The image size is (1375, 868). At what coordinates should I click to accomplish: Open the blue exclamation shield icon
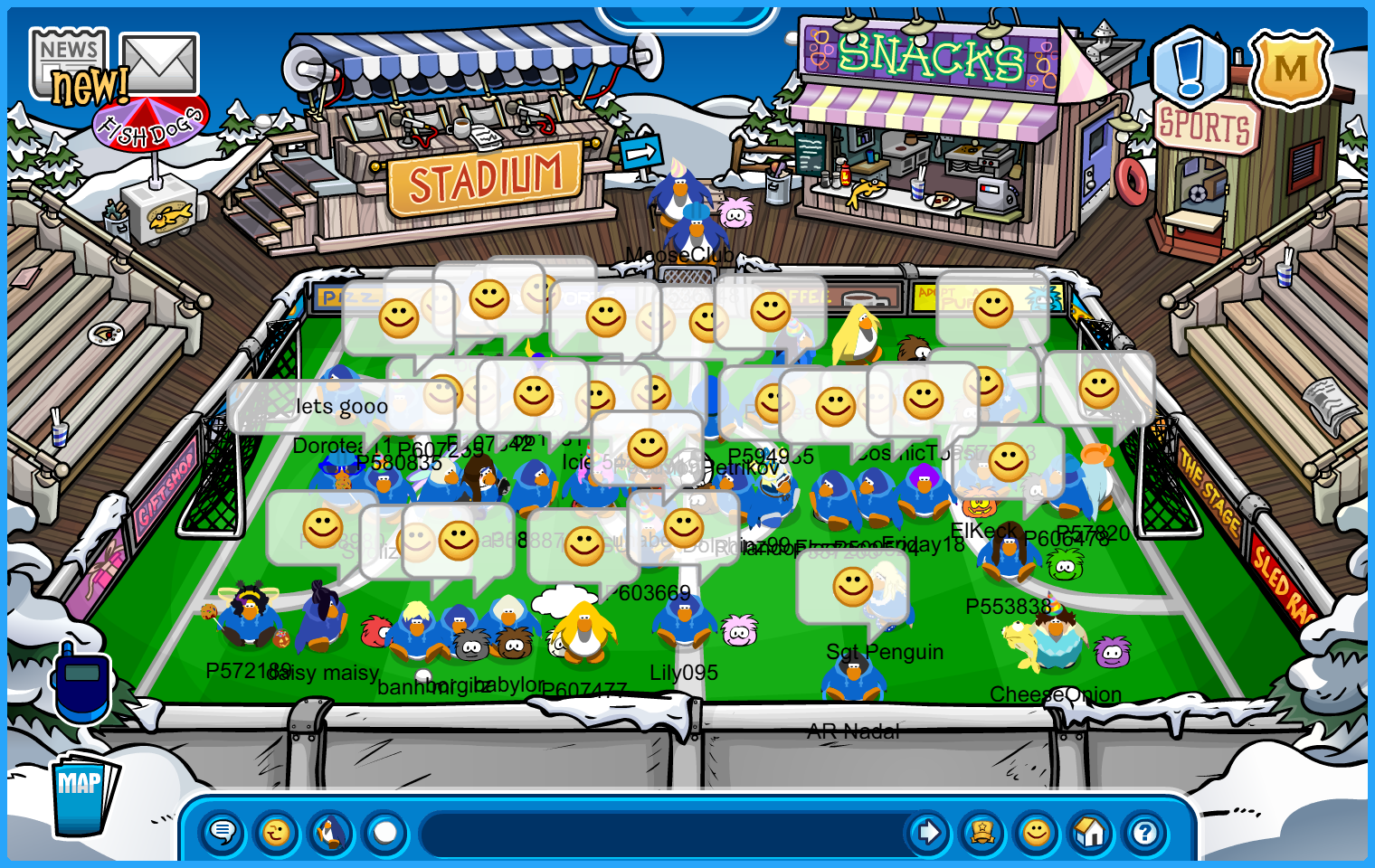click(x=1190, y=67)
